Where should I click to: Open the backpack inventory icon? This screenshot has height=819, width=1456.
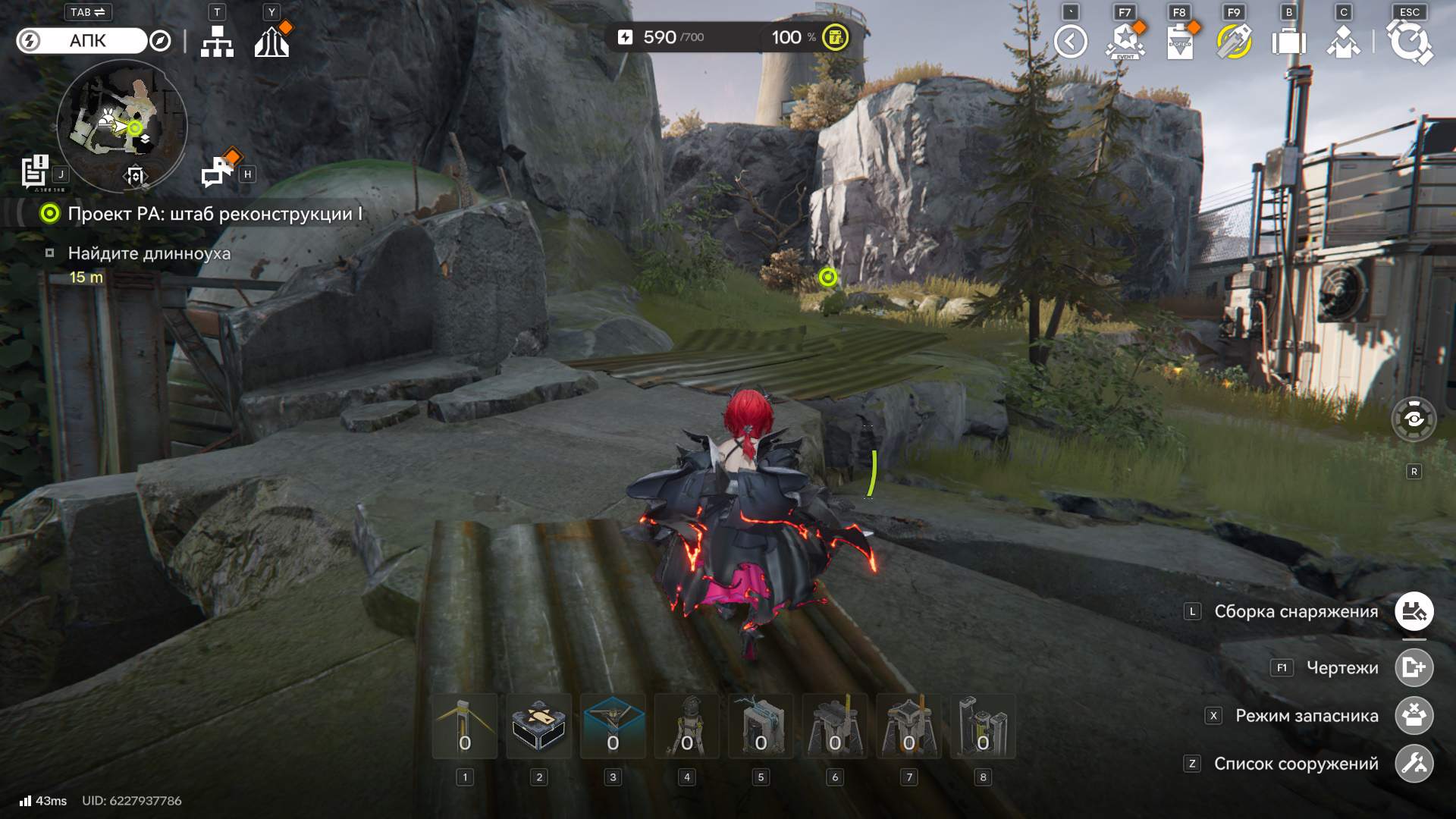pos(1288,42)
